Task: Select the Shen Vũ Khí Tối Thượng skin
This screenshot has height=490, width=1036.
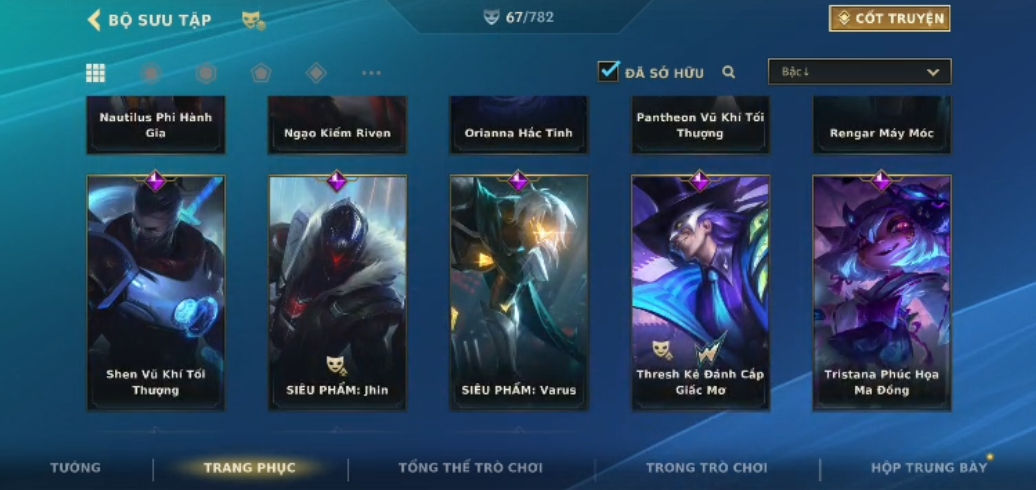Action: (x=156, y=292)
